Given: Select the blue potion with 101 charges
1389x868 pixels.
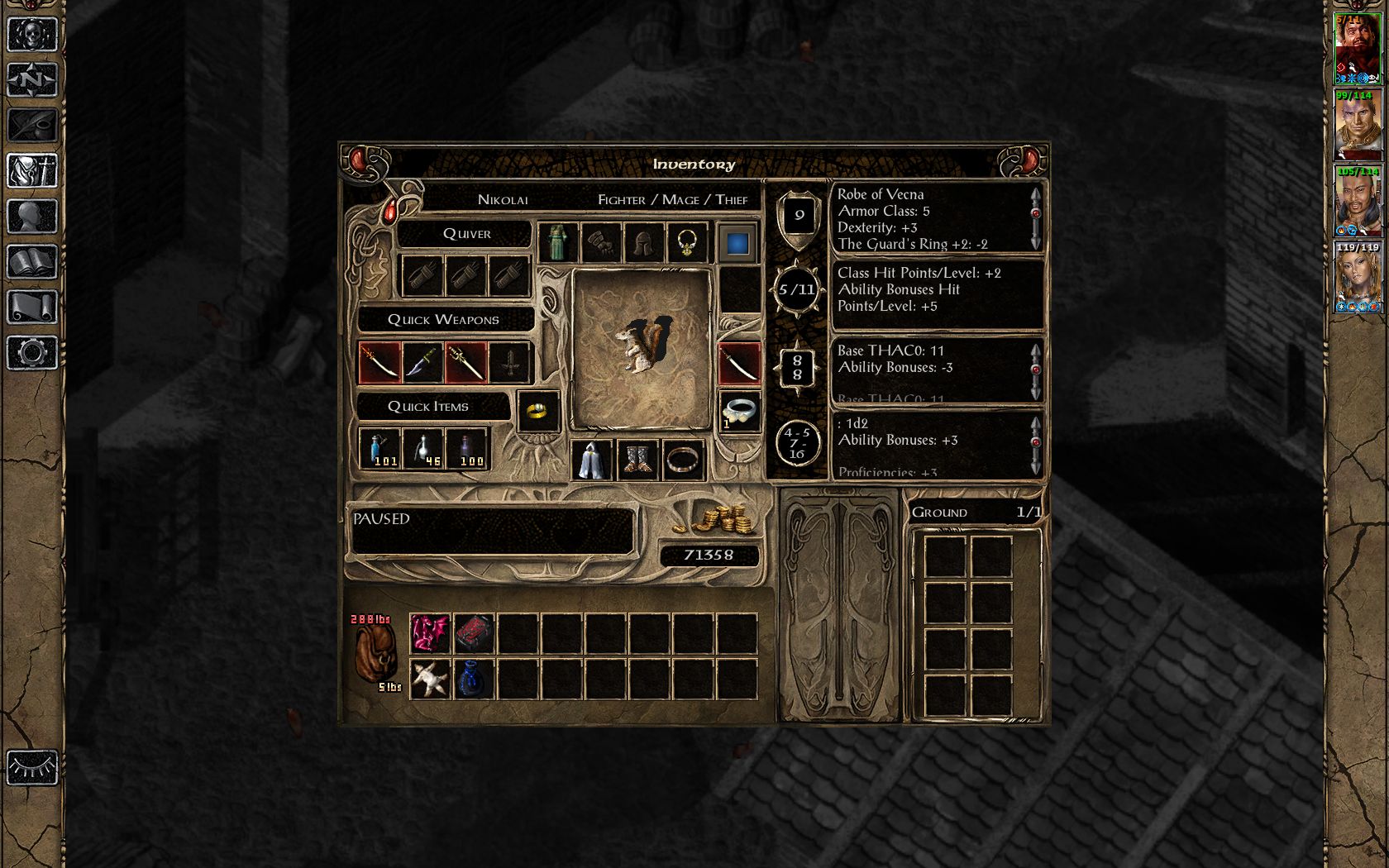Looking at the screenshot, I should pos(379,449).
